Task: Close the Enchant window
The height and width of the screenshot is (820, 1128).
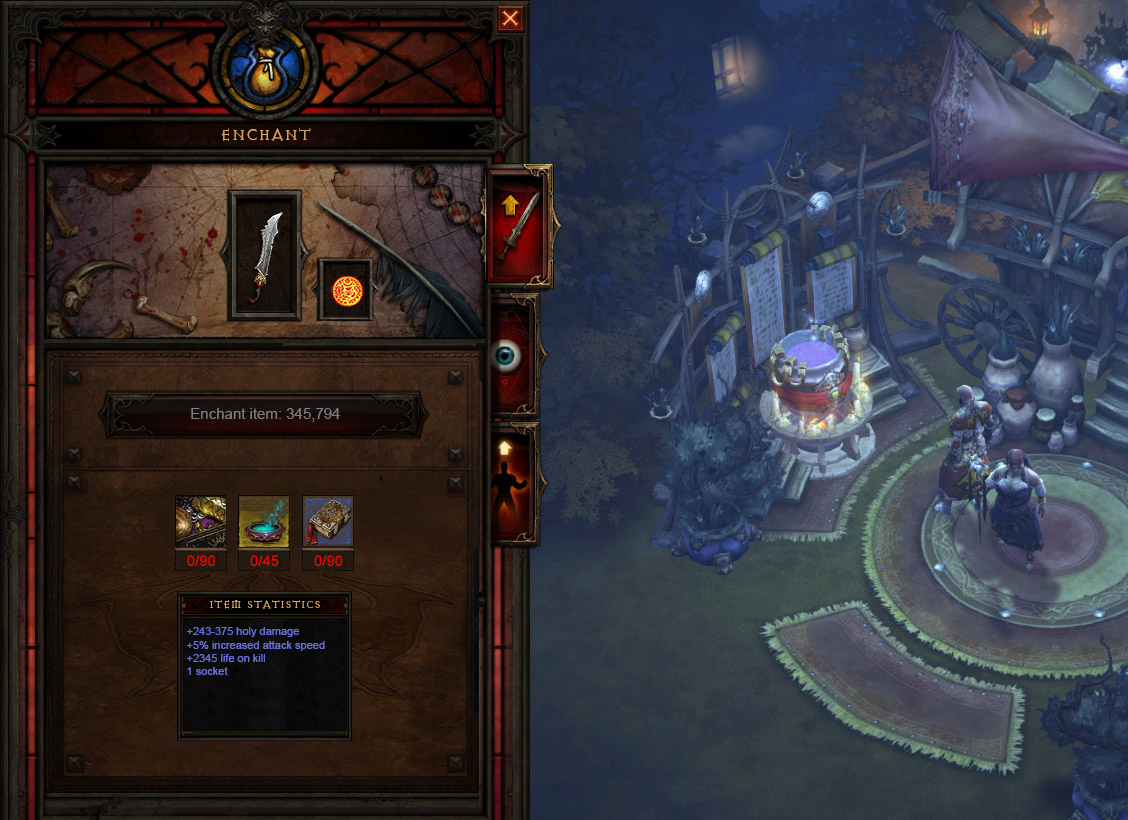Action: 510,18
